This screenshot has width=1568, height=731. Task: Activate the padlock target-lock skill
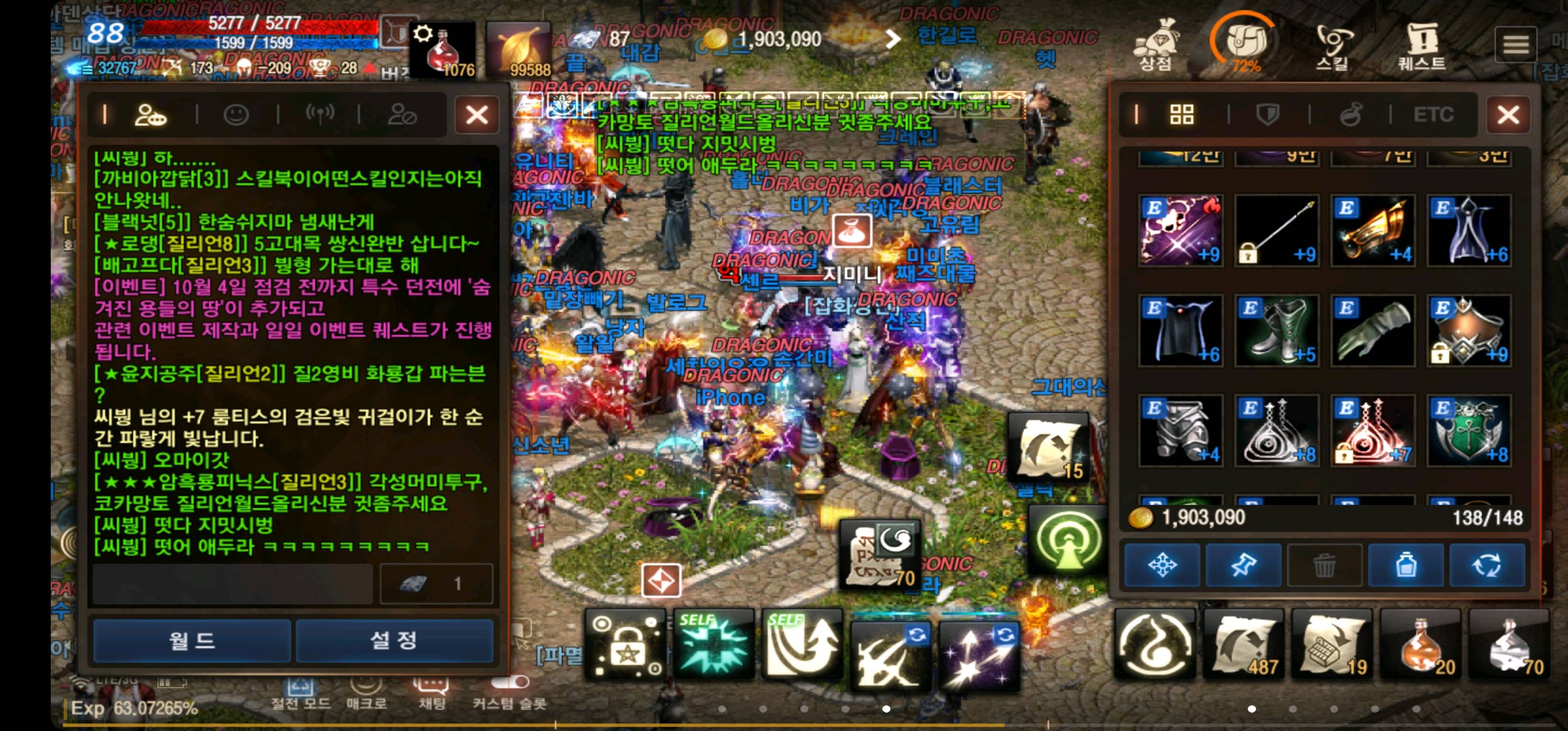click(x=626, y=649)
